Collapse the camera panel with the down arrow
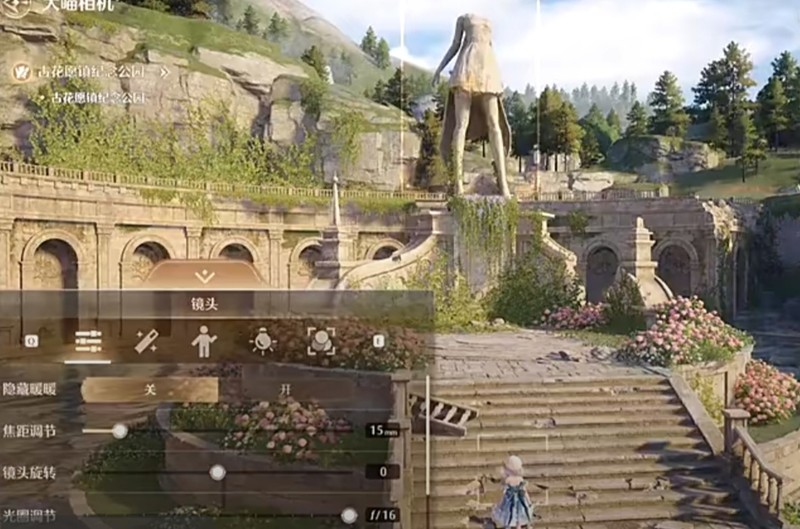This screenshot has height=529, width=800. pos(204,276)
